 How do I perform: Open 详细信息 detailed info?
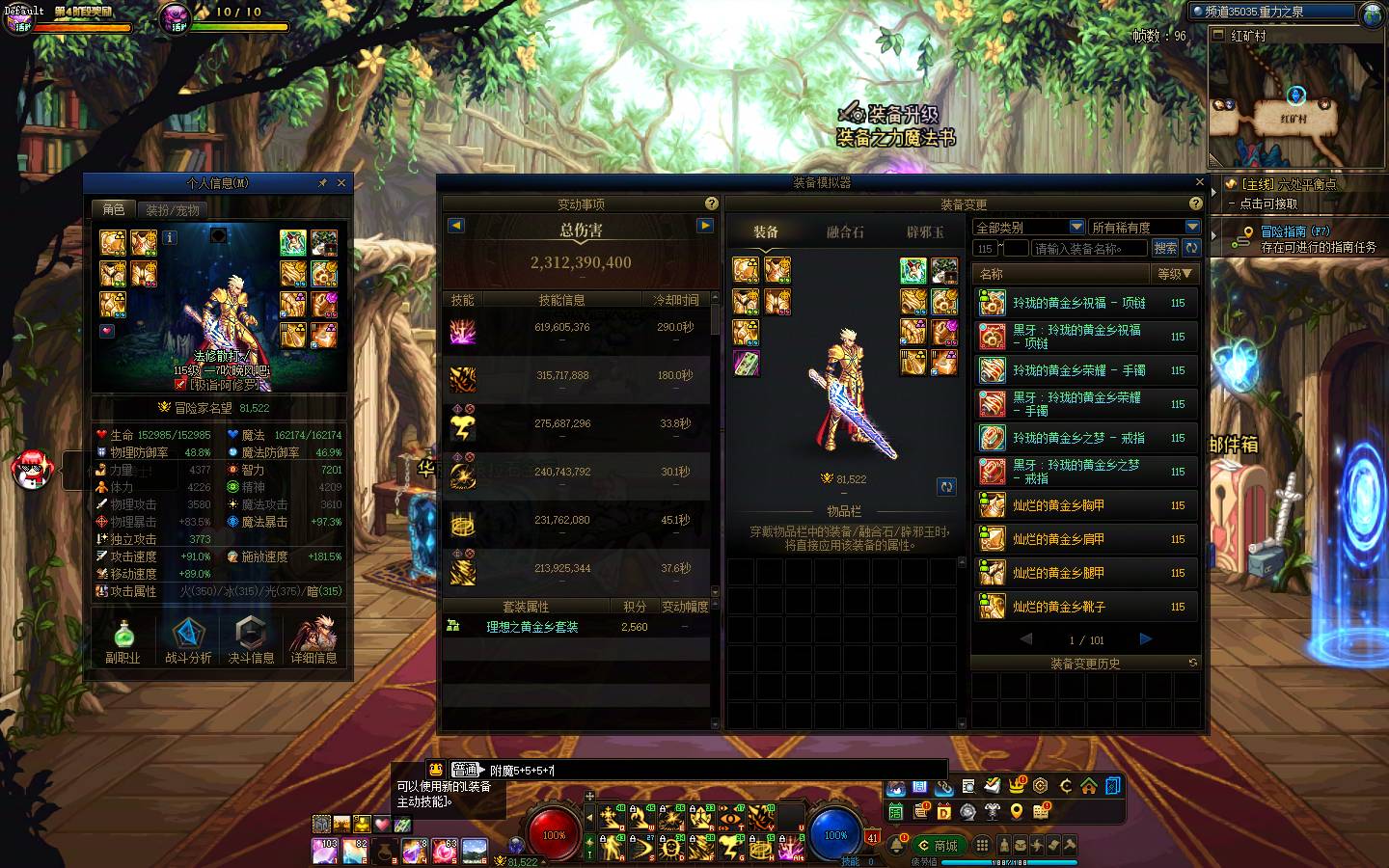coord(314,640)
